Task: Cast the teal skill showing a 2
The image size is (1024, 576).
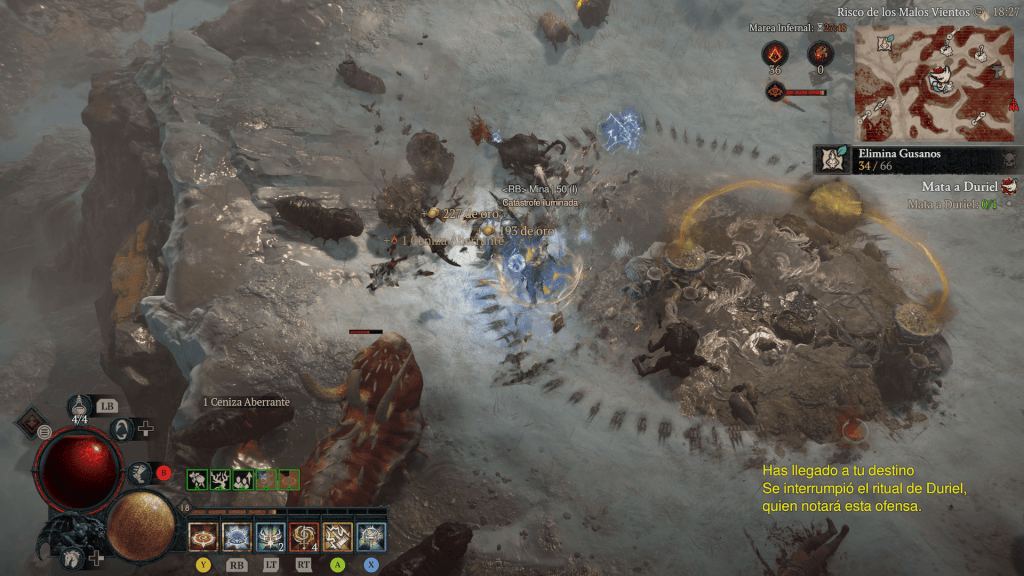Action: coord(270,537)
